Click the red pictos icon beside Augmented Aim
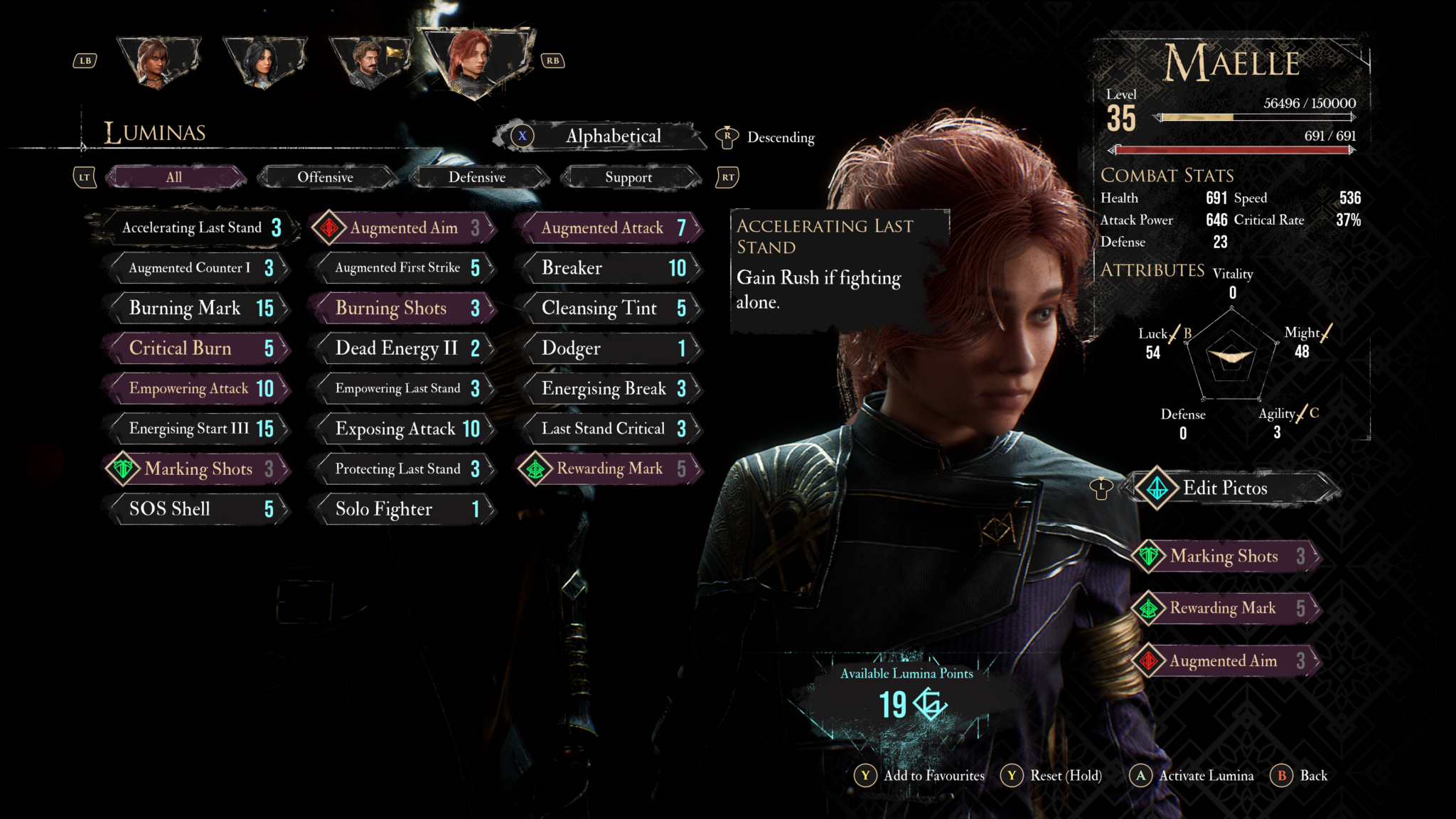This screenshot has height=819, width=1456. (x=329, y=227)
